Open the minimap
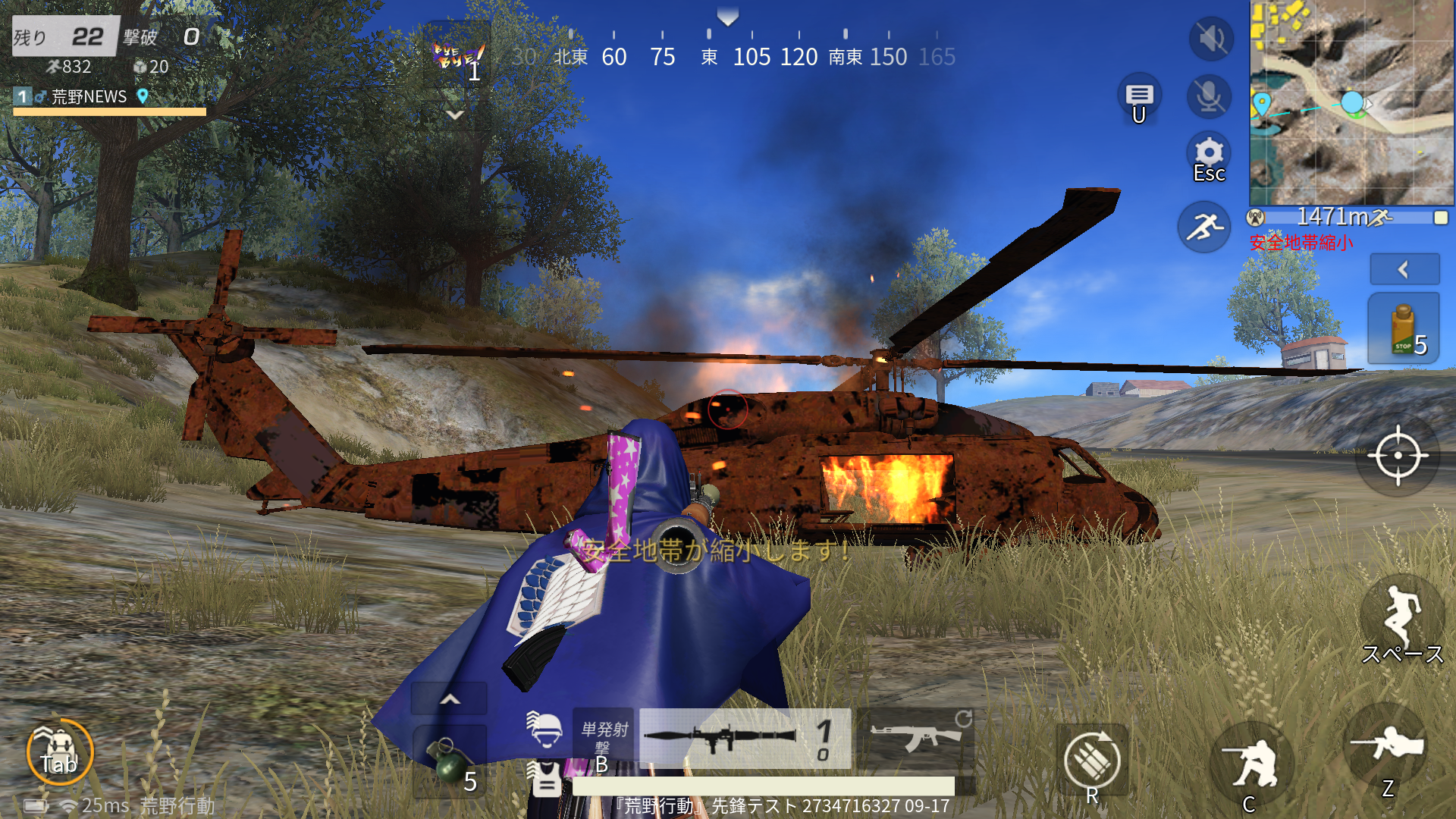Image resolution: width=1456 pixels, height=819 pixels. (1351, 102)
